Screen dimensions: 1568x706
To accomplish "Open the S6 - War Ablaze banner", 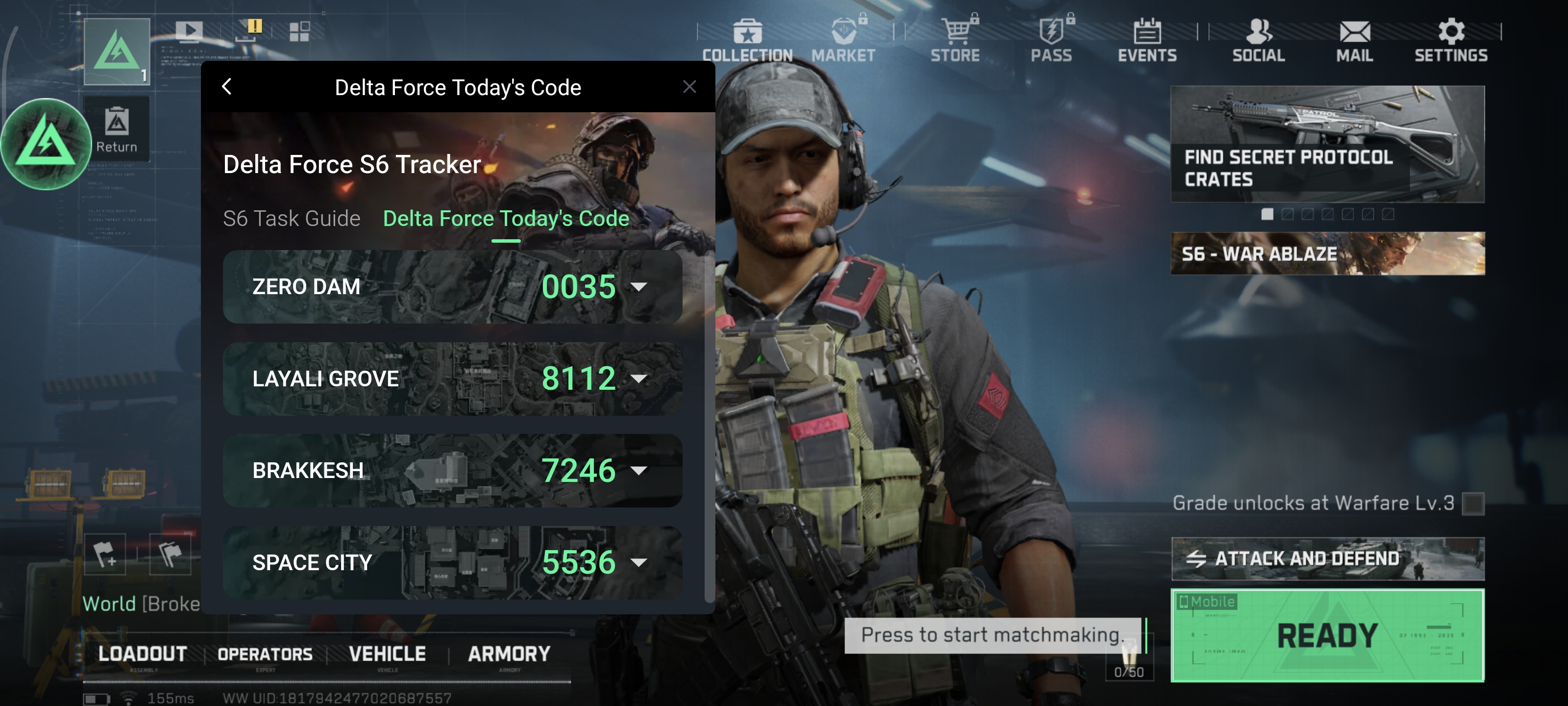I will click(1327, 253).
